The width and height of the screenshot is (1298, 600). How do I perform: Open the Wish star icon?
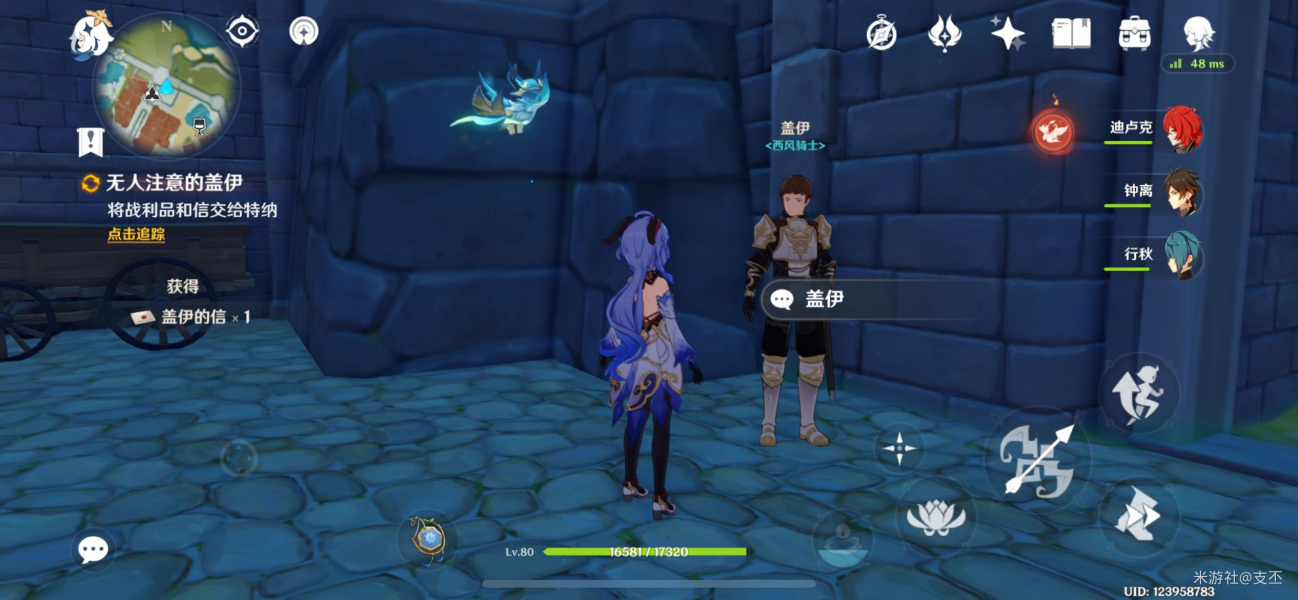click(1007, 34)
